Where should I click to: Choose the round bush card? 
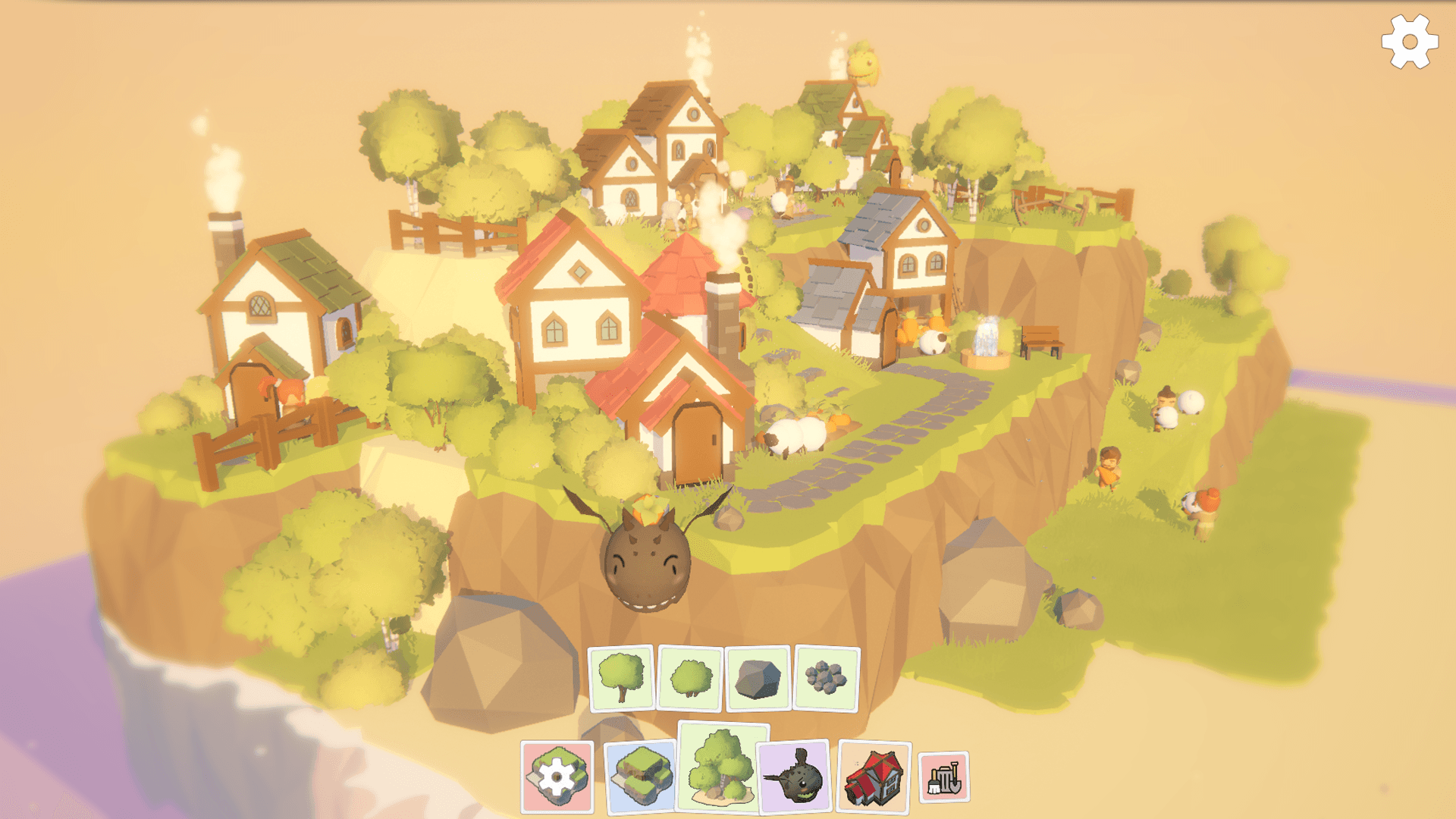(690, 678)
